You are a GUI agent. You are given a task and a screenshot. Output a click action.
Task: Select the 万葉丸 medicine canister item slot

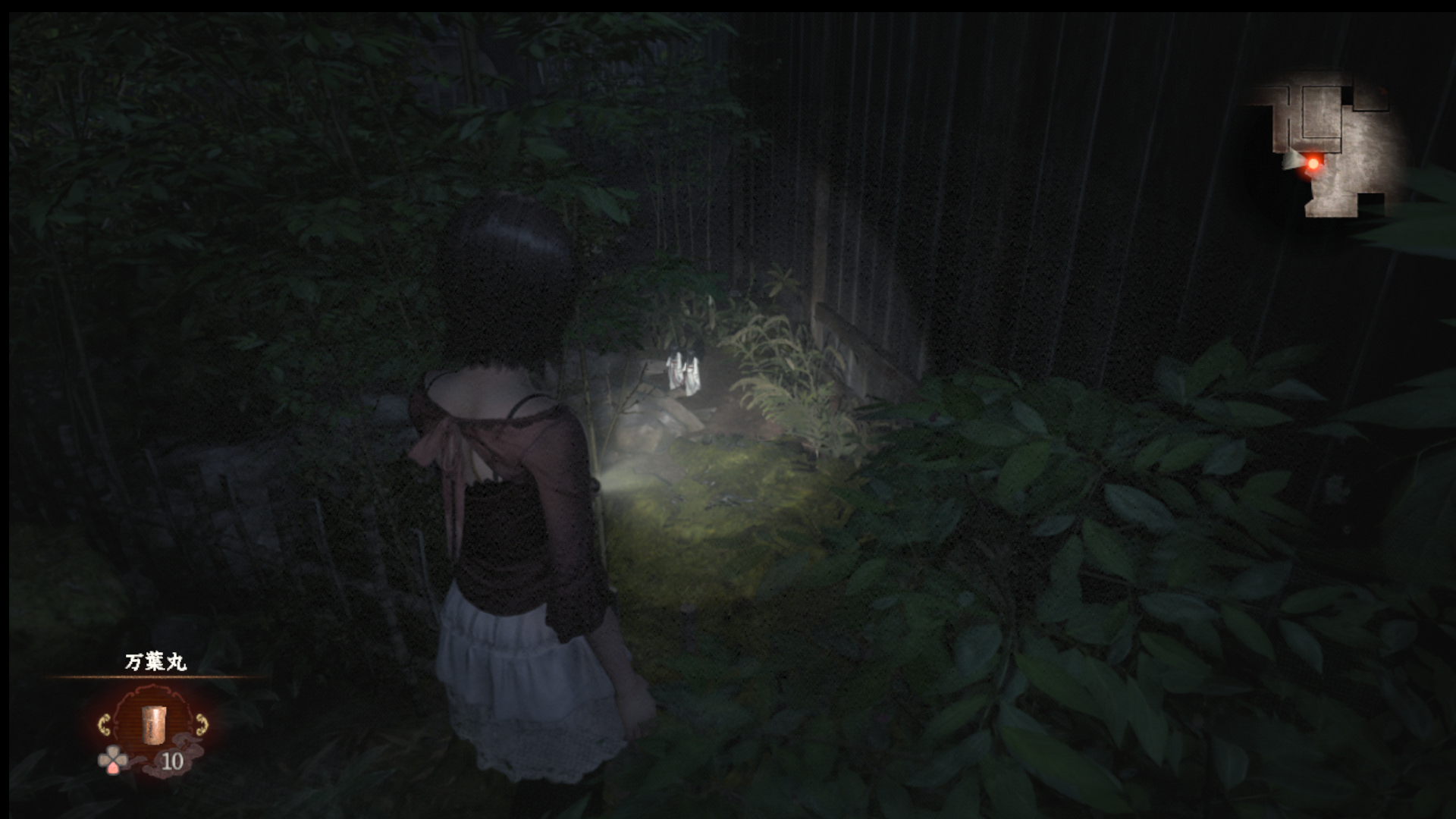[x=154, y=725]
